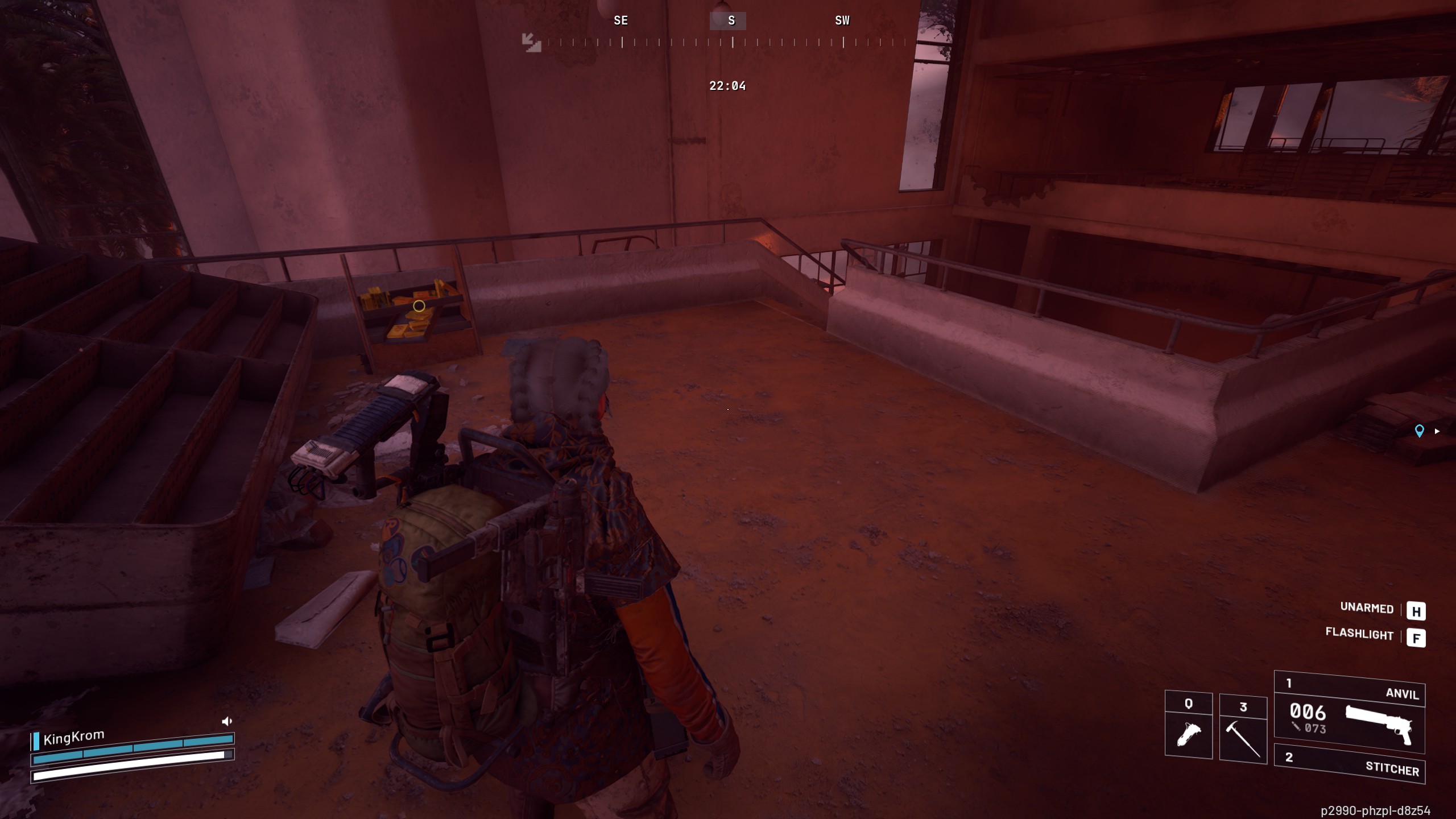Screen dimensions: 1456x819
Task: Click the in-game clock showing 22:04
Action: click(x=728, y=86)
